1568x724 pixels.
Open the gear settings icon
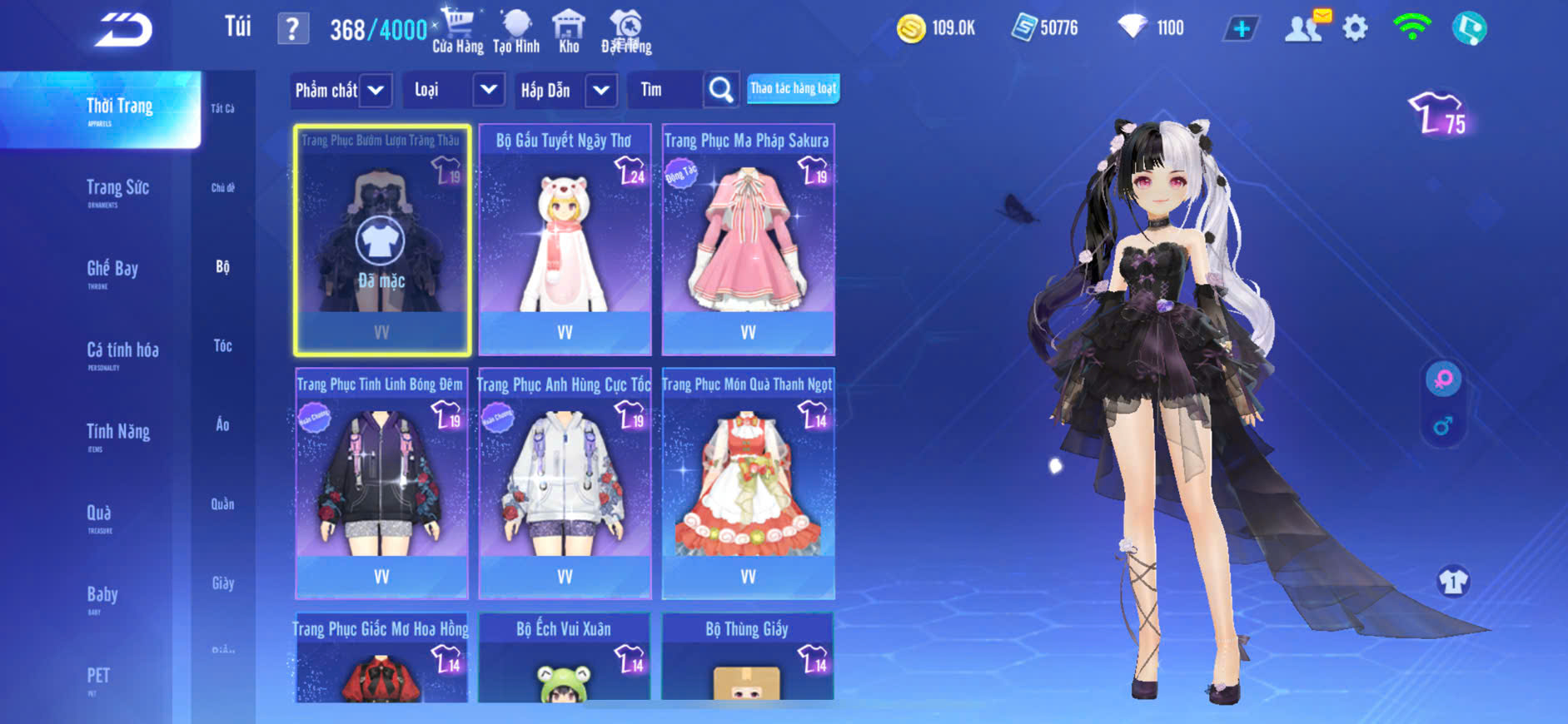tap(1355, 28)
